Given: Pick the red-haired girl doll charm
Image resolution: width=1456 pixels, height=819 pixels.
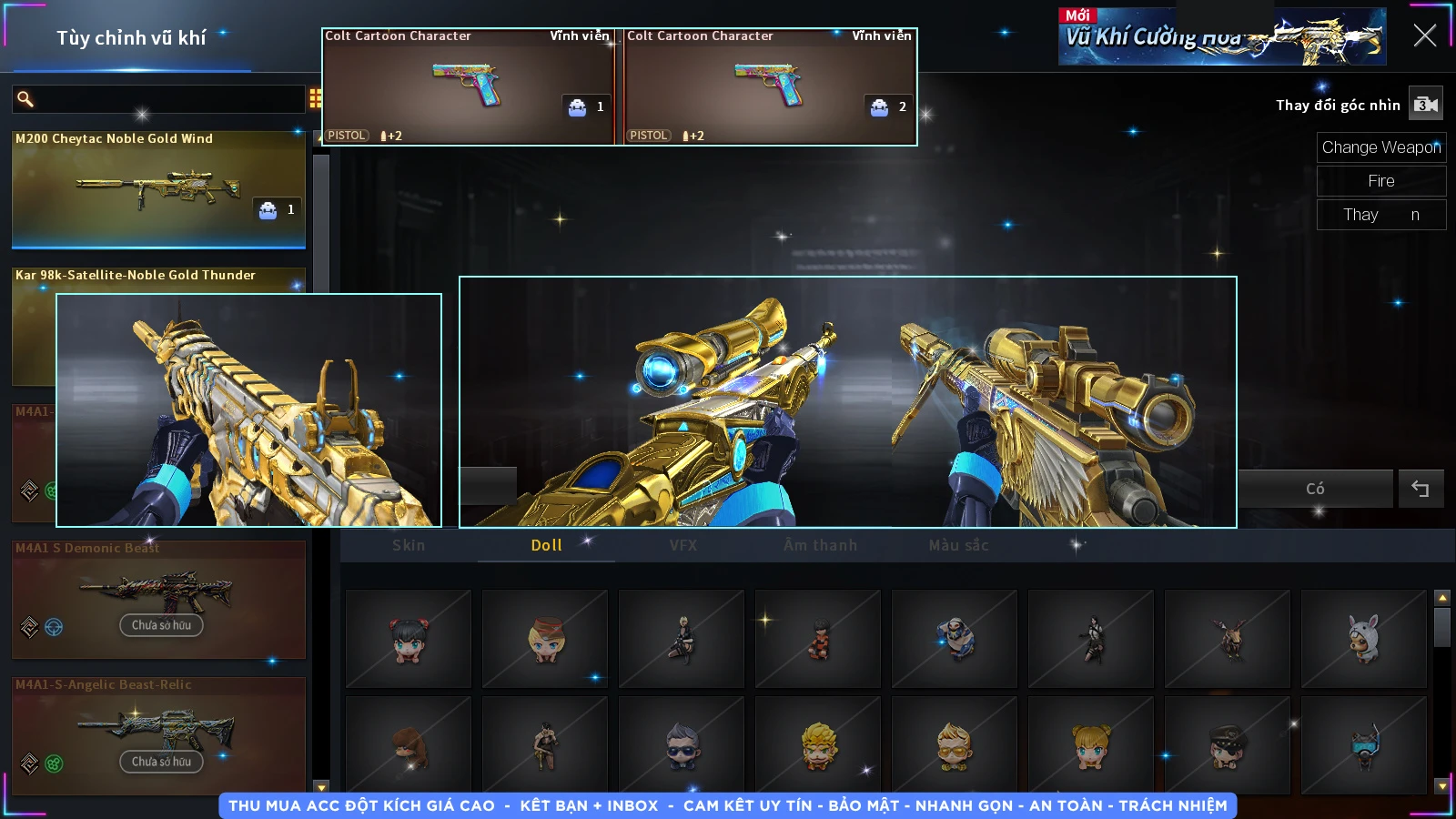Looking at the screenshot, I should click(x=409, y=638).
